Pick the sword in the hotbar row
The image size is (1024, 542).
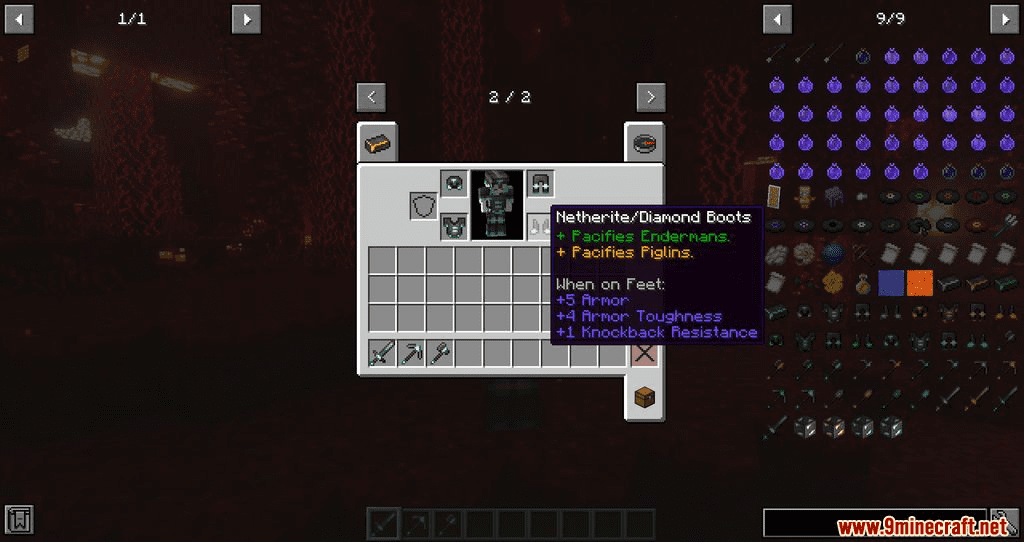382,353
